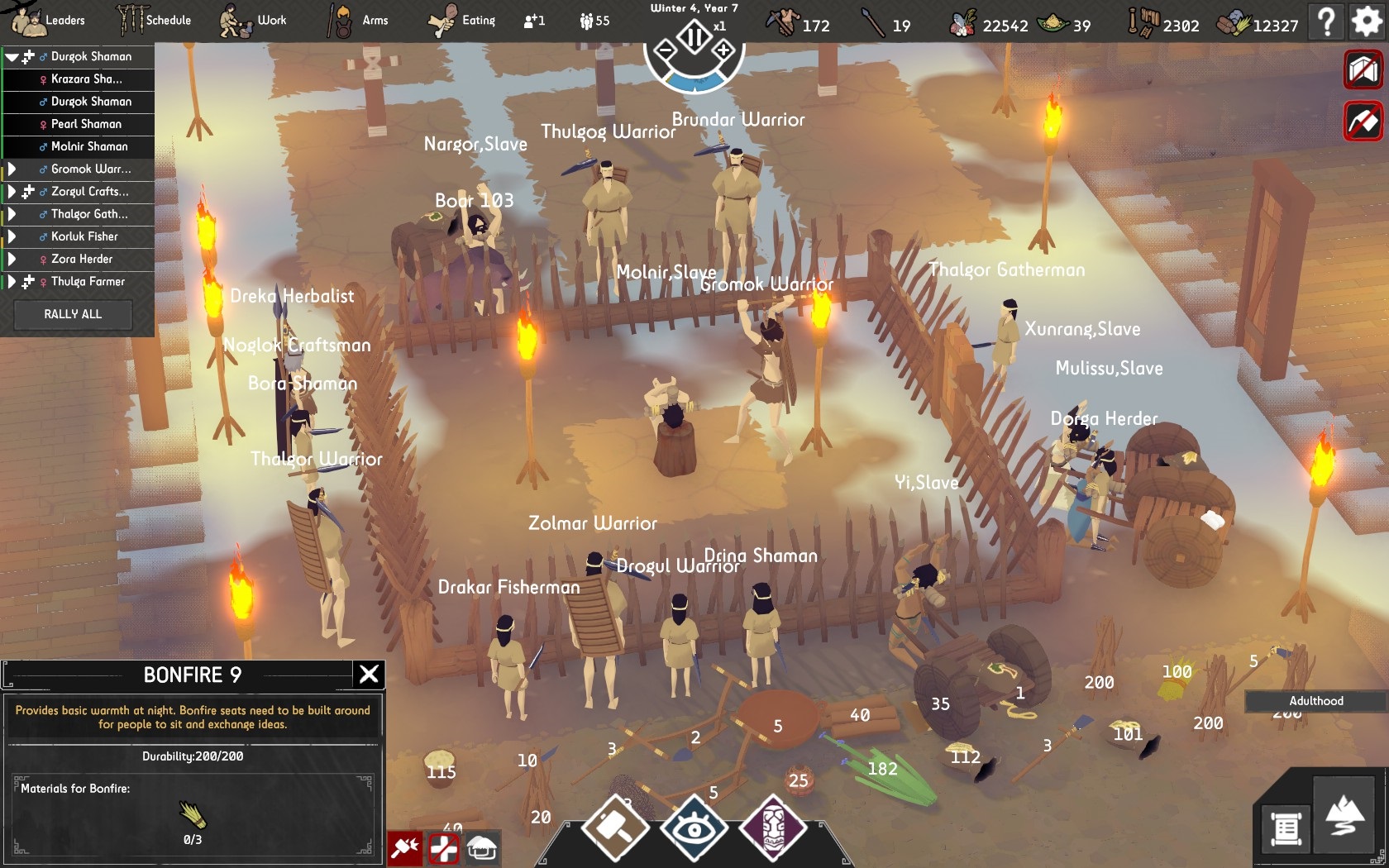
Task: Open the Schedule menu
Action: 154,20
